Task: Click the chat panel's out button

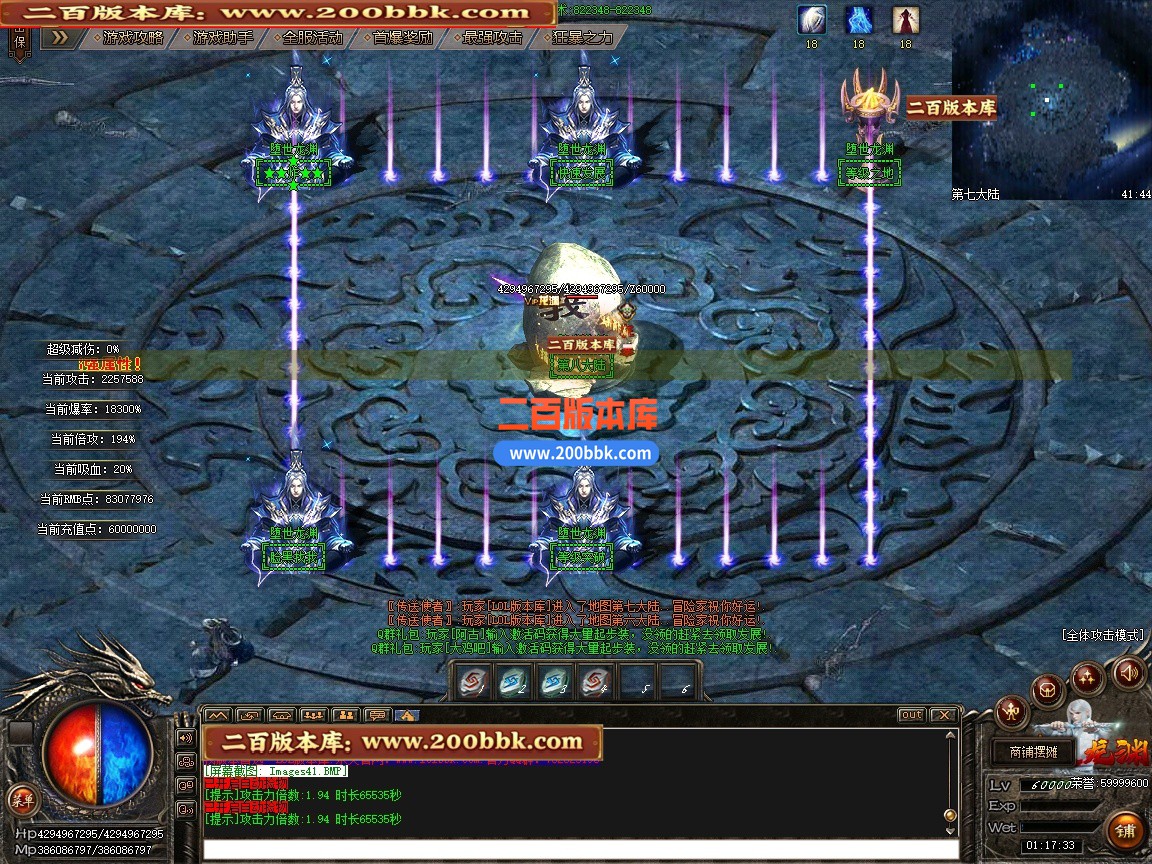Action: pos(911,715)
